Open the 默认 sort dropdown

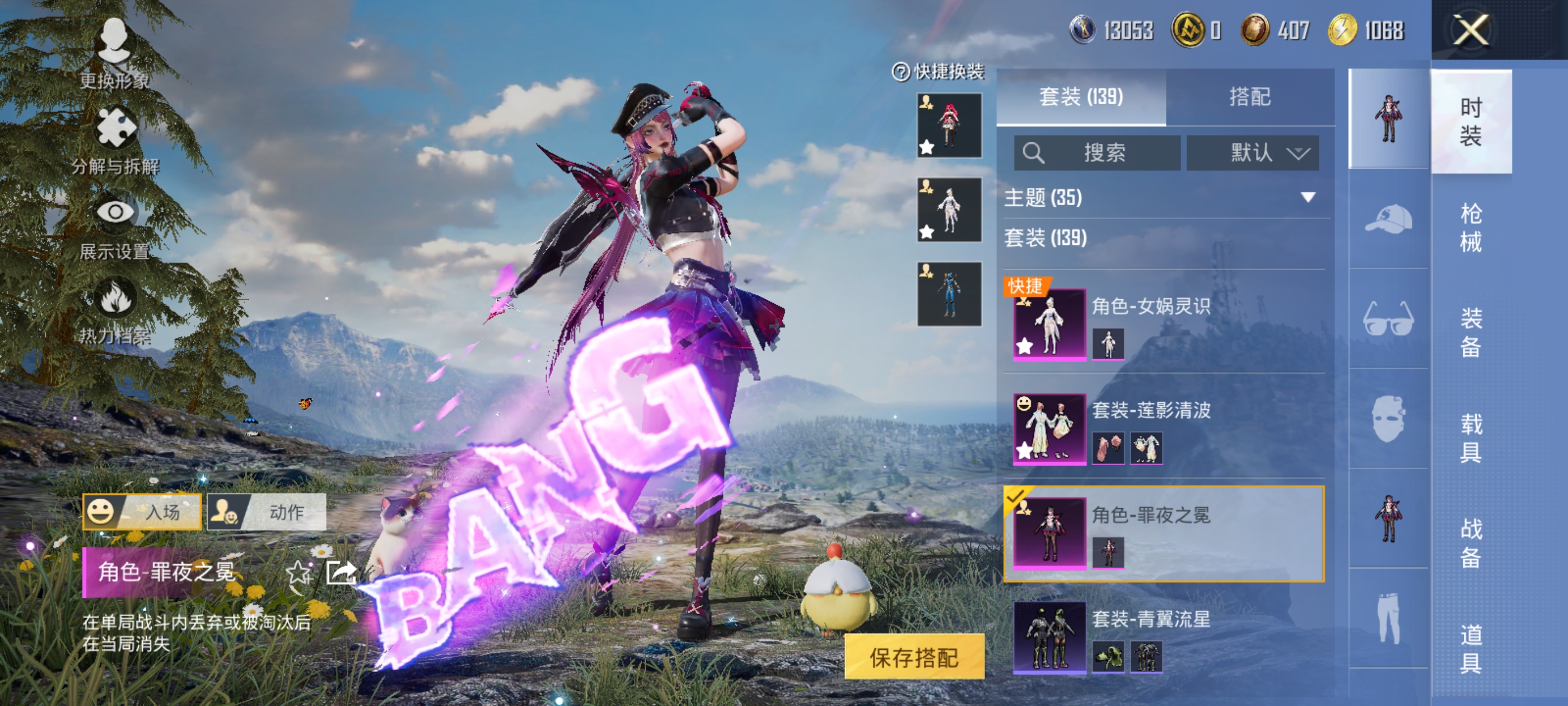coord(1253,152)
